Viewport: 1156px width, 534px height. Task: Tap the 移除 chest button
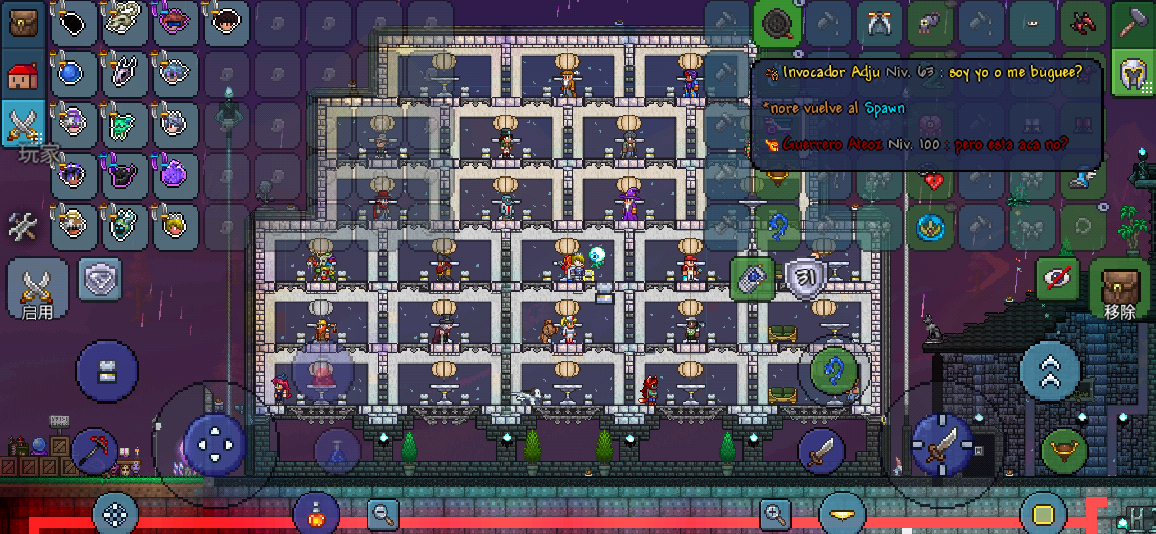pyautogui.click(x=1119, y=290)
